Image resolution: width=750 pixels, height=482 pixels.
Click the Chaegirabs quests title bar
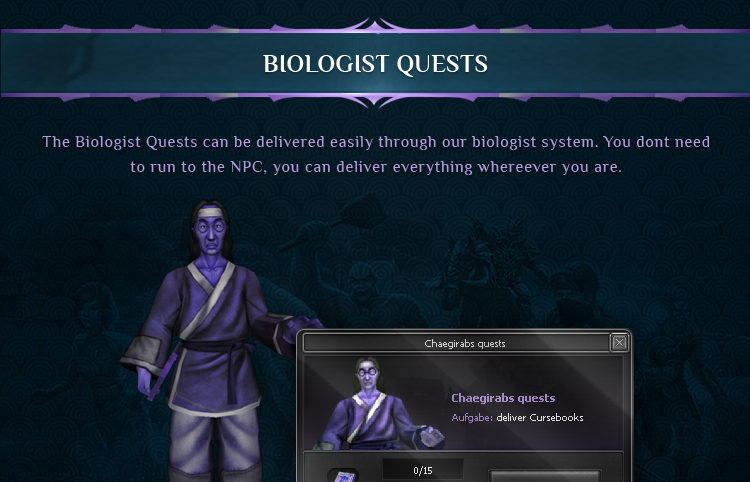(464, 343)
